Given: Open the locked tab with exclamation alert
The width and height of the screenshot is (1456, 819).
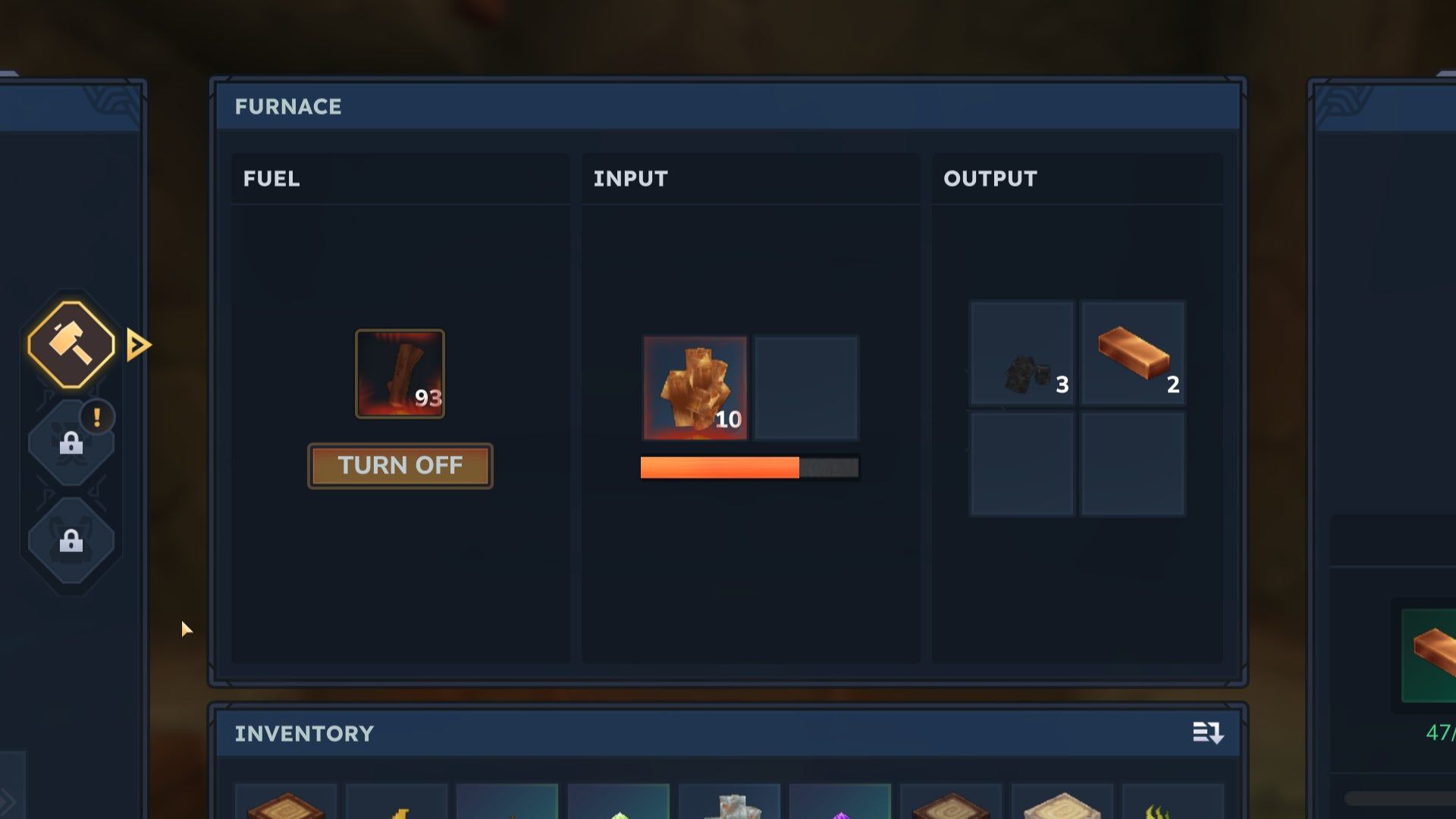Looking at the screenshot, I should 71,442.
